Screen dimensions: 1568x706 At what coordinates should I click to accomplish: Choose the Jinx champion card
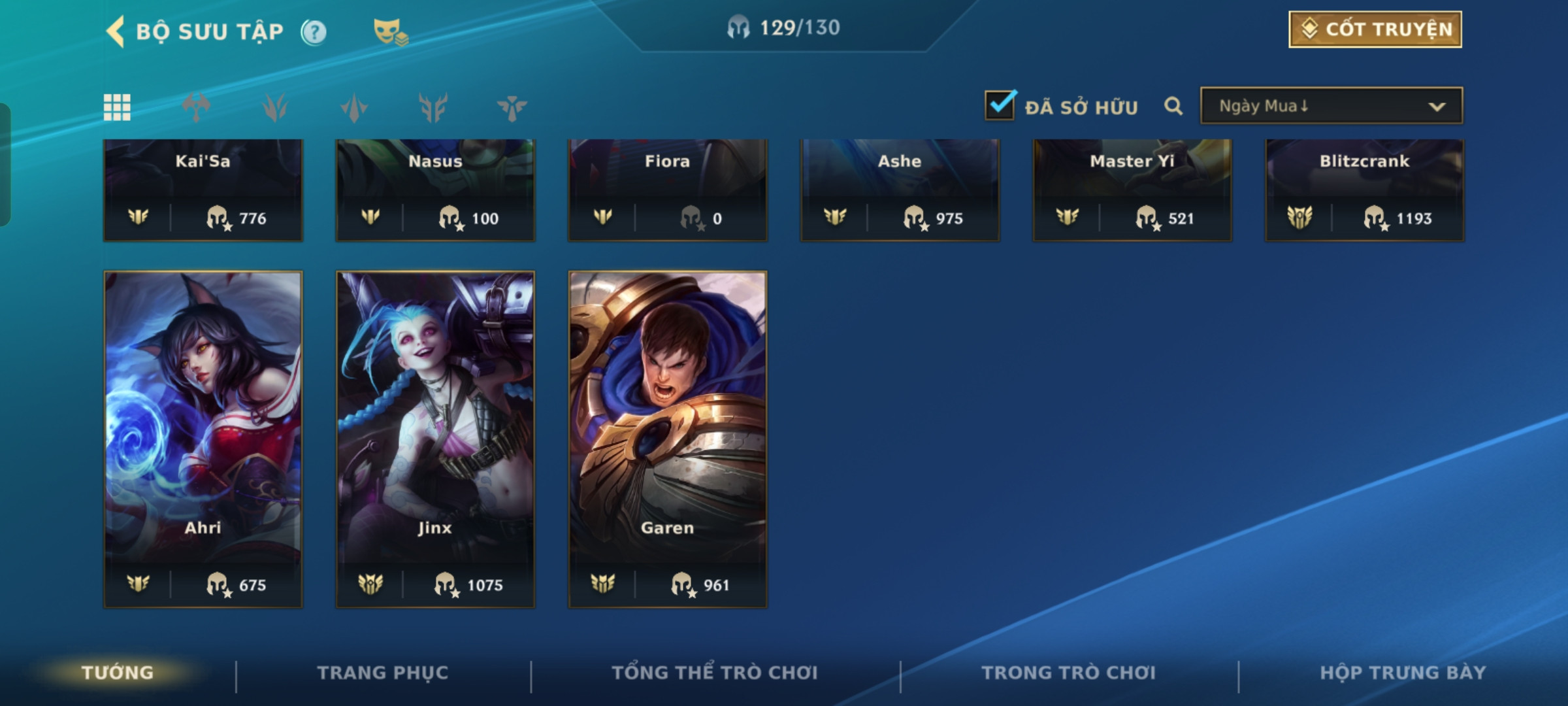[435, 438]
